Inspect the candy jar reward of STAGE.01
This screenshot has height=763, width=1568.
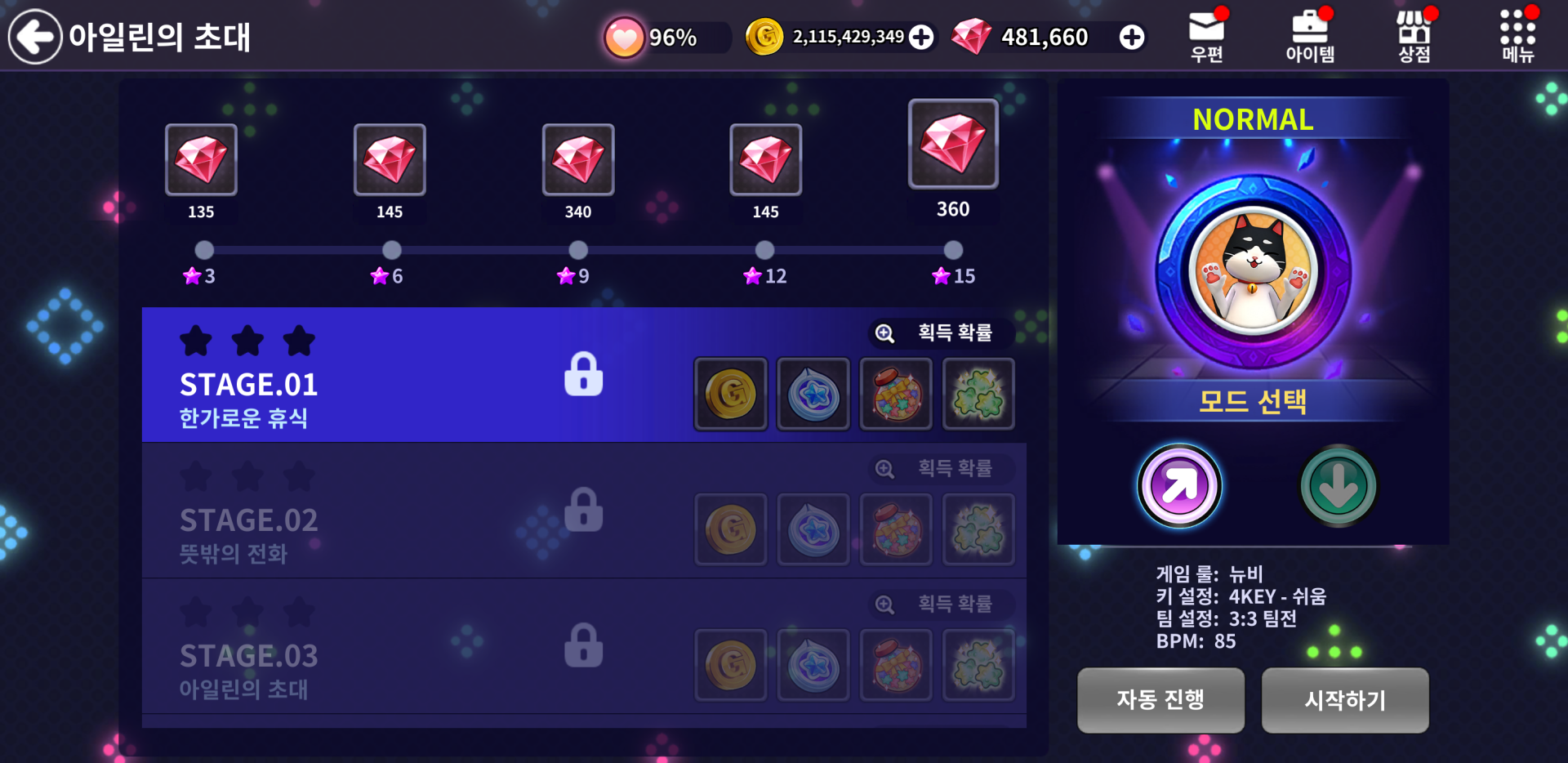click(897, 394)
